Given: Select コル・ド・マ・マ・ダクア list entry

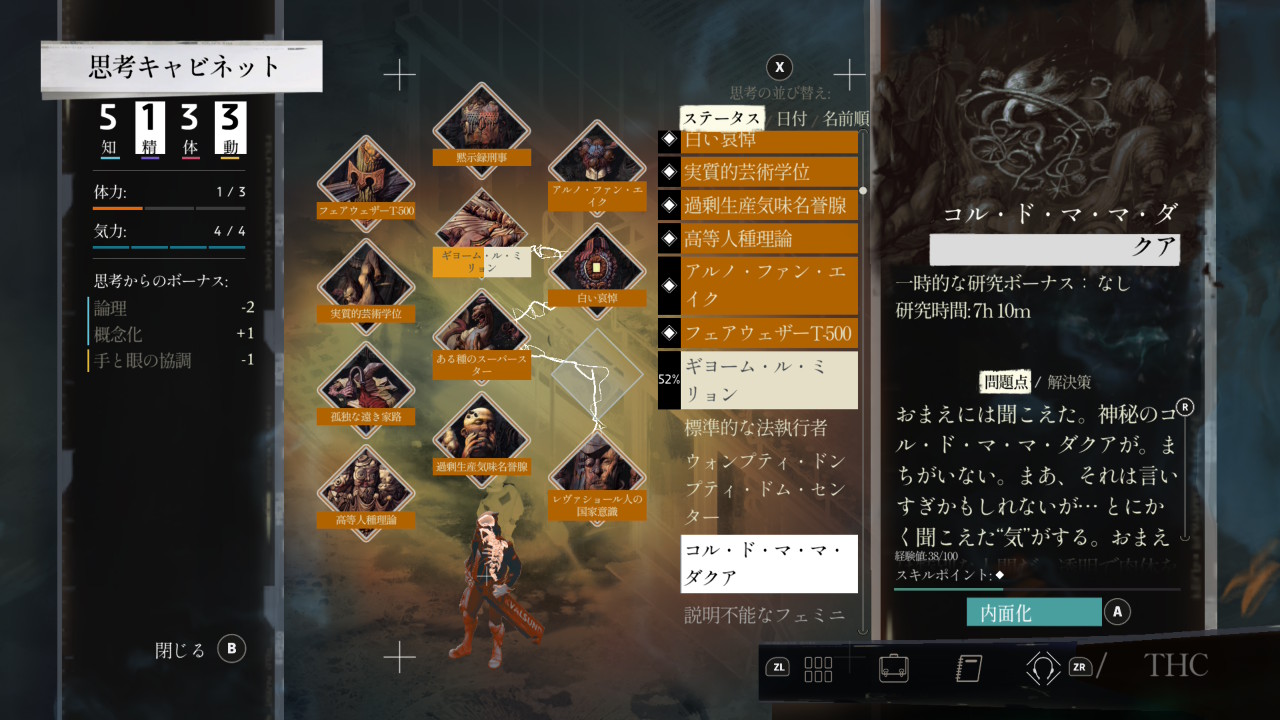Looking at the screenshot, I should pos(768,564).
